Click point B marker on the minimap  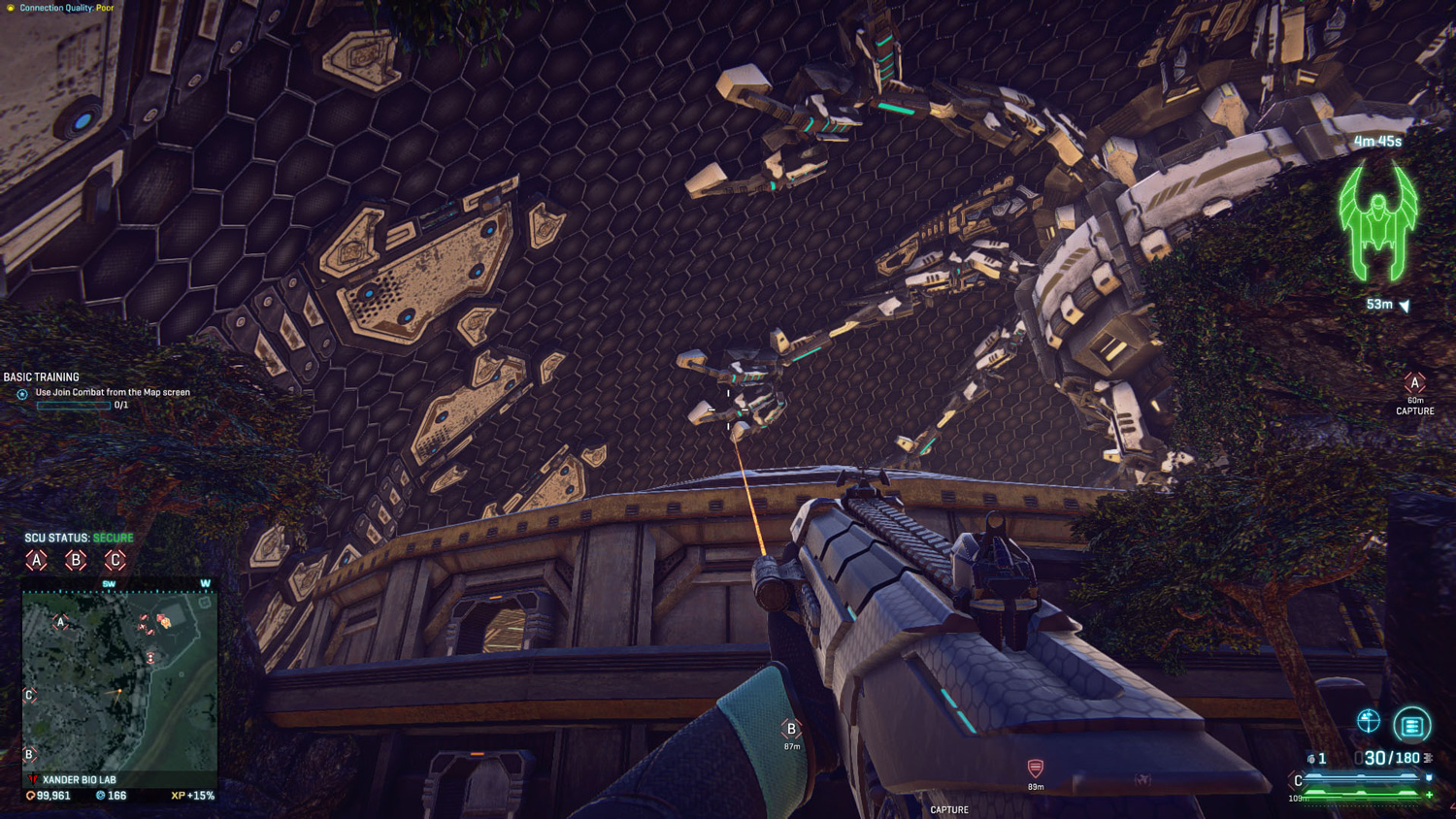point(29,754)
